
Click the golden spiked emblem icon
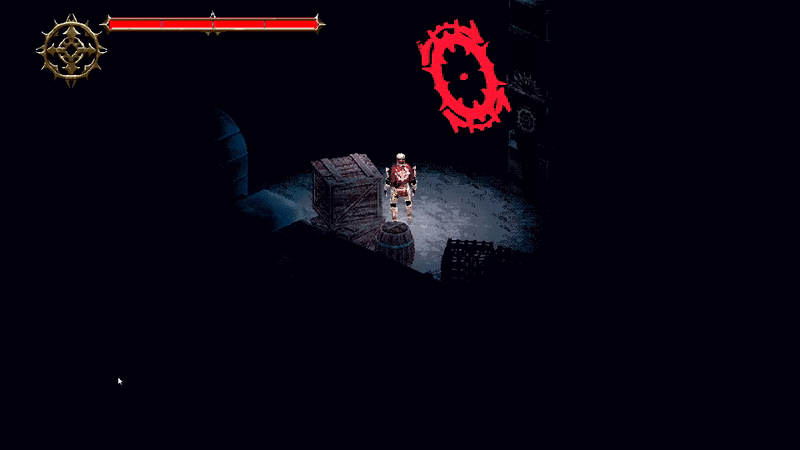pyautogui.click(x=71, y=50)
